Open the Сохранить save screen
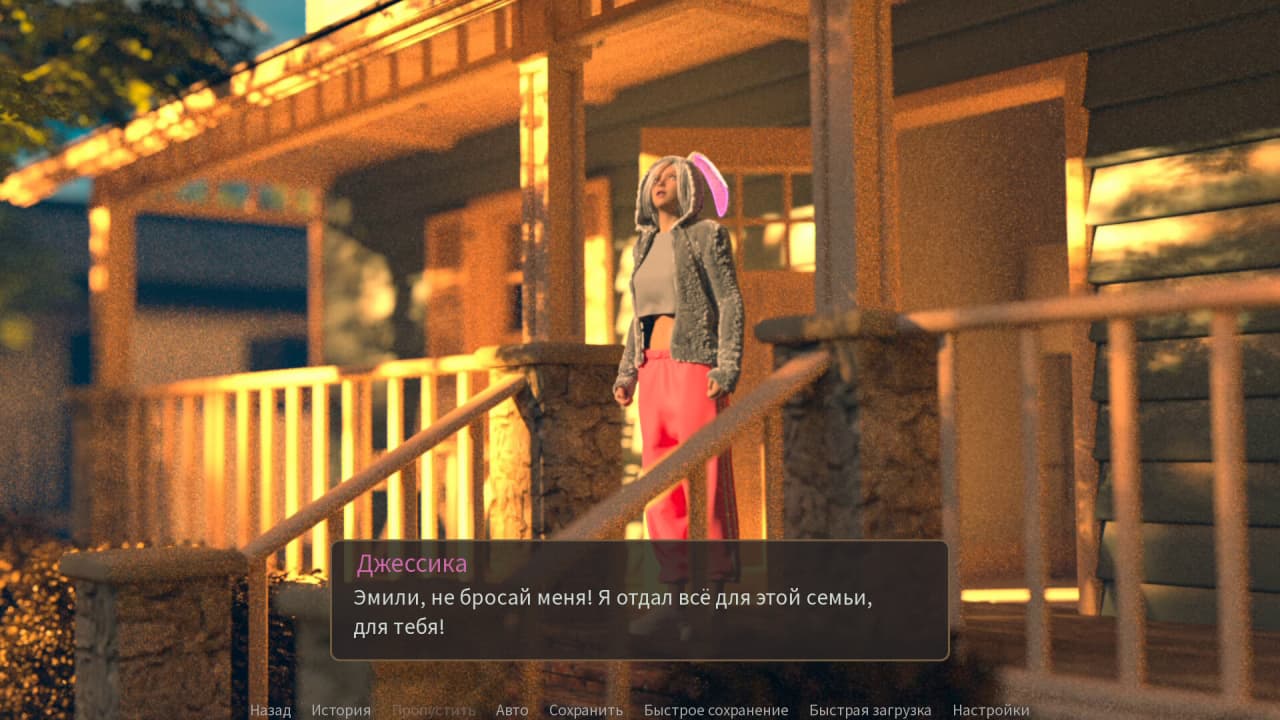The width and height of the screenshot is (1280, 720). [586, 711]
